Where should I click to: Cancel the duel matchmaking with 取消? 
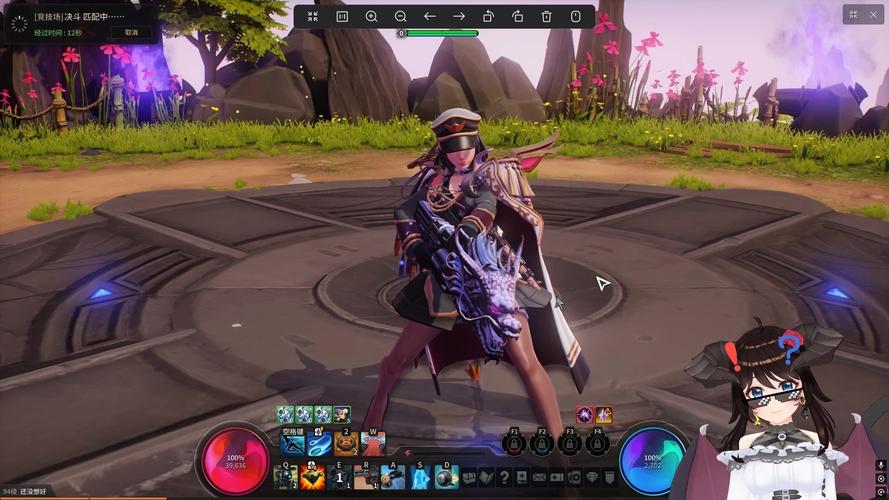pyautogui.click(x=131, y=32)
